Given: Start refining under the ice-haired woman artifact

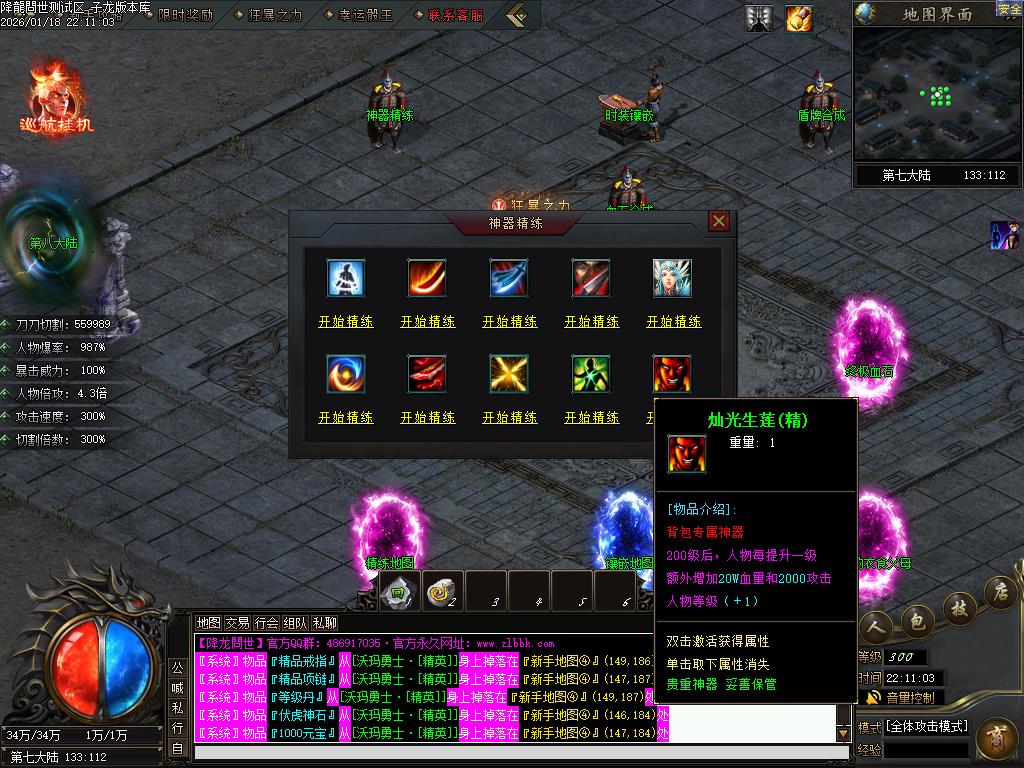Looking at the screenshot, I should [x=674, y=322].
